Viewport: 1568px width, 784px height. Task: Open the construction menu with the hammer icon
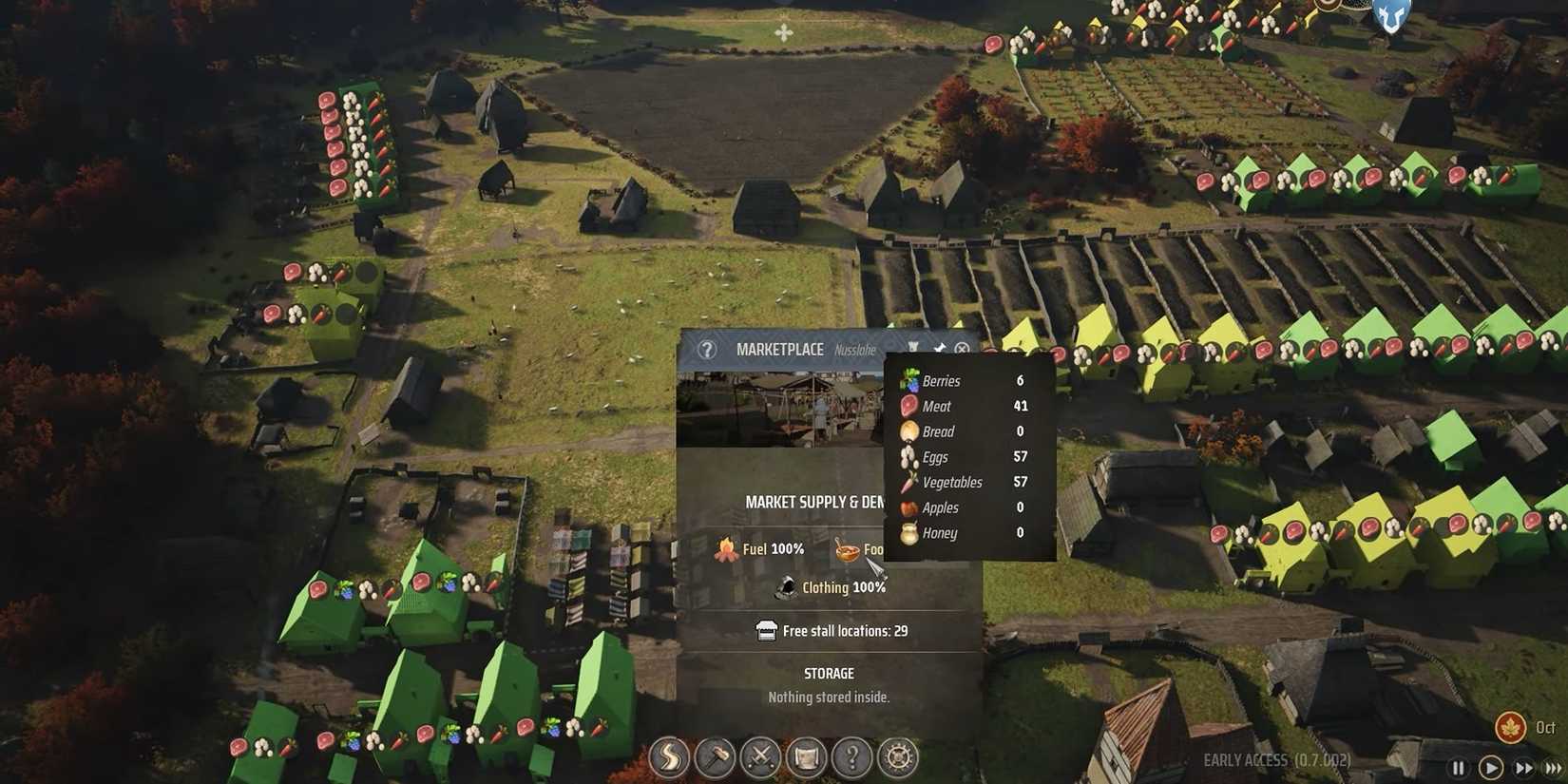(x=715, y=758)
